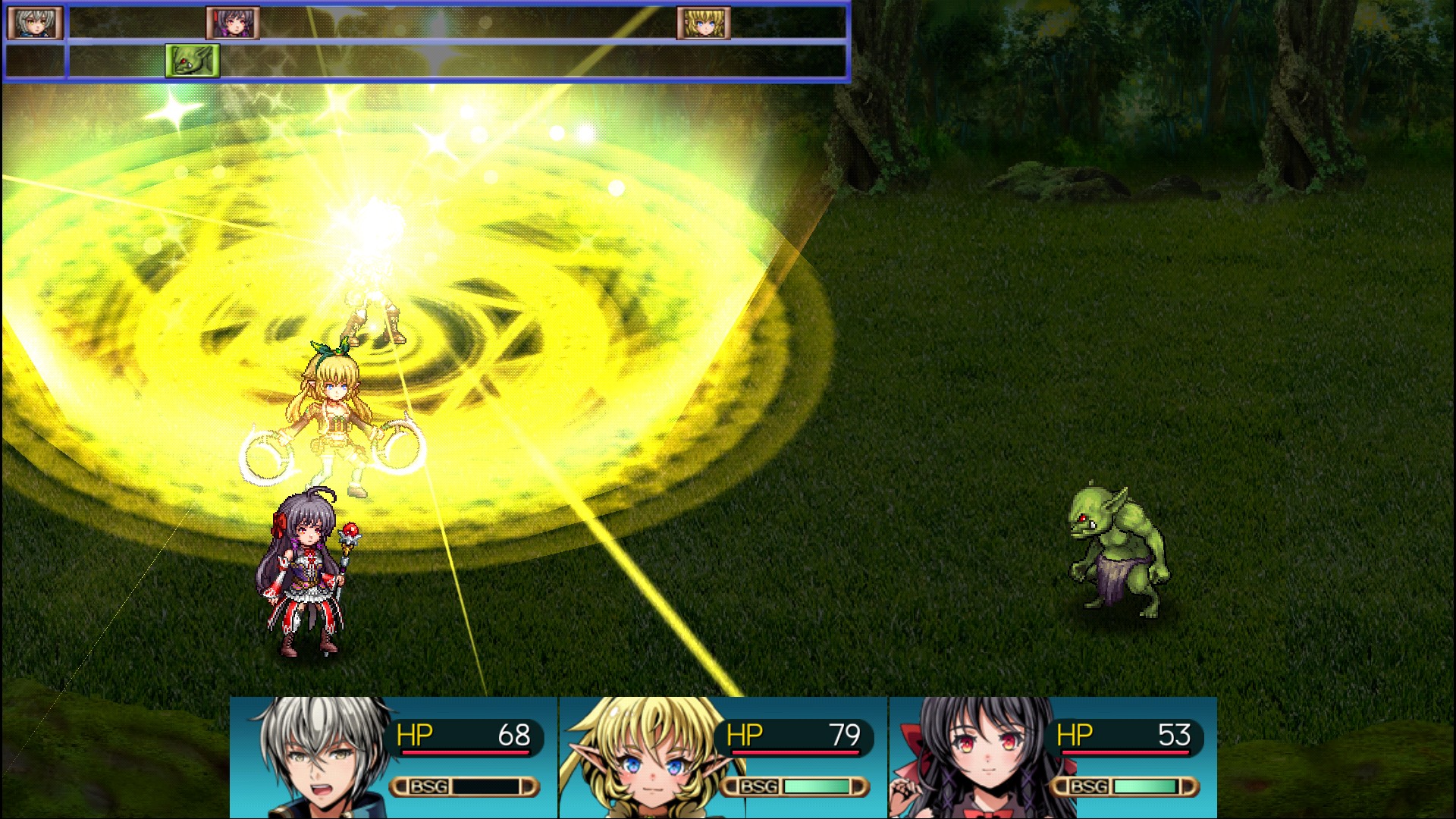
Task: Select the silver-haired hero status panel
Action: pyautogui.click(x=394, y=757)
